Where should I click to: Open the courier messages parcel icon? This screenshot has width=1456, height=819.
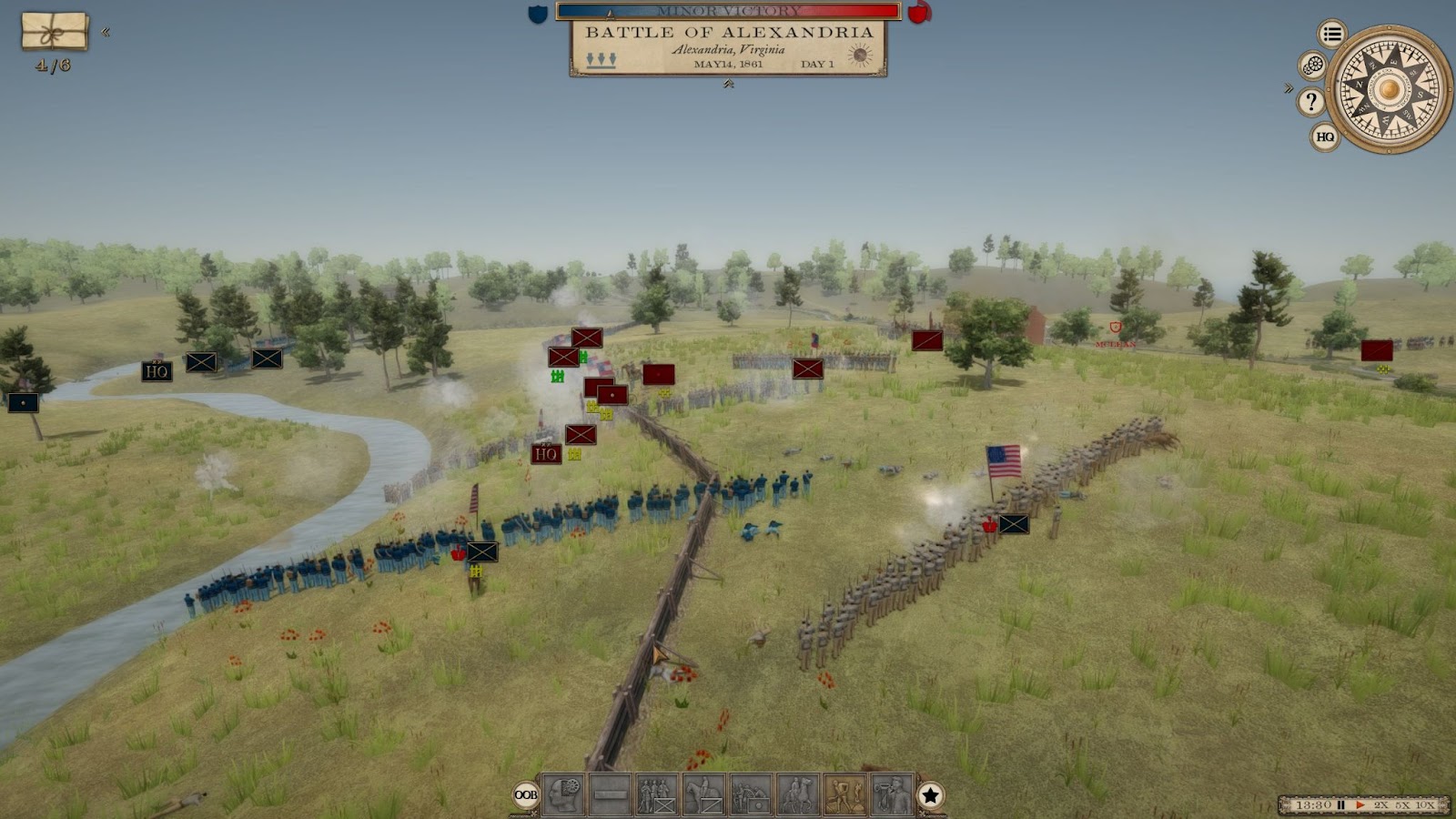pos(55,32)
